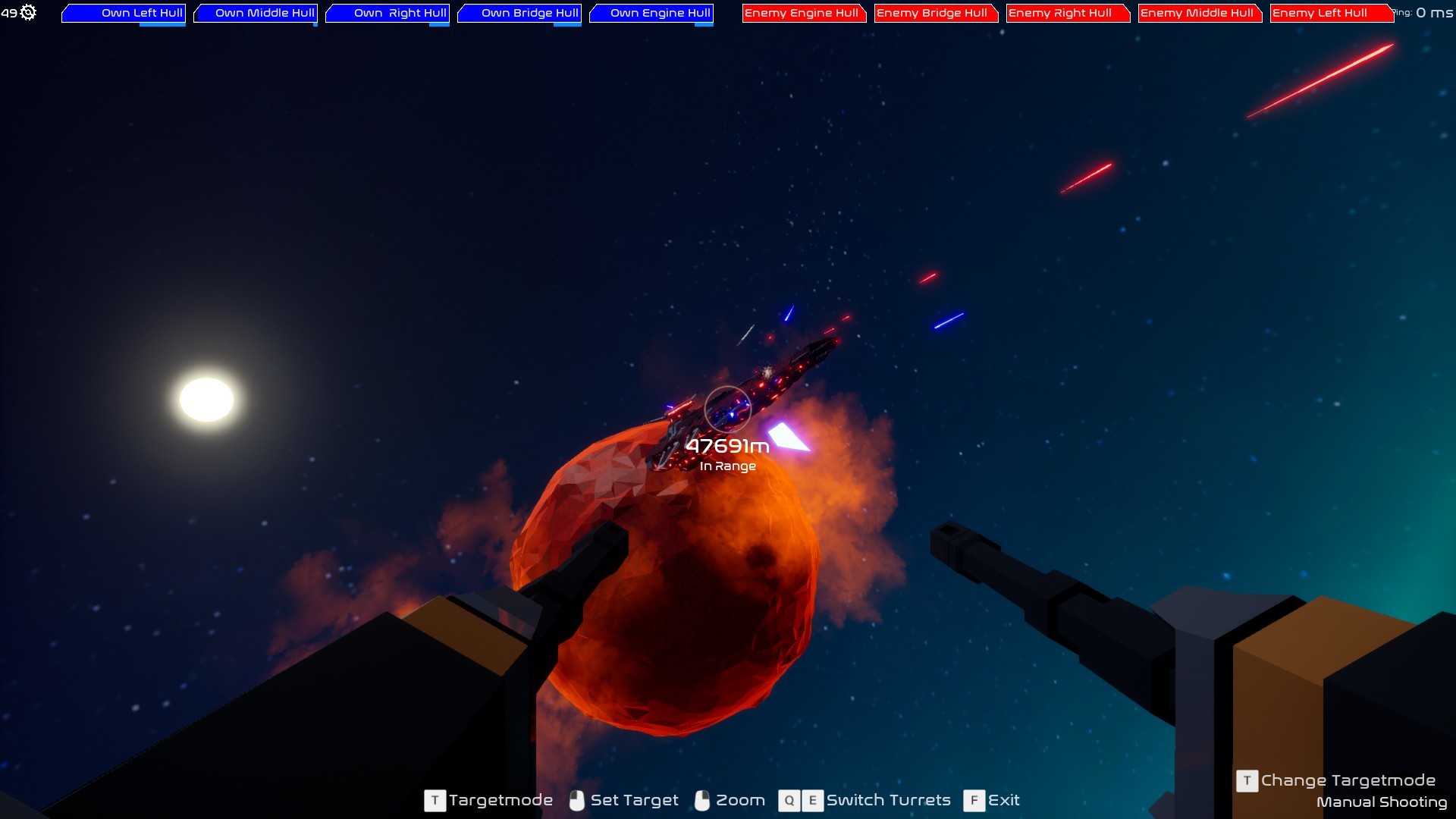Expand the Own Middle Hull status
Screen dimensions: 1456x819
[x=254, y=13]
